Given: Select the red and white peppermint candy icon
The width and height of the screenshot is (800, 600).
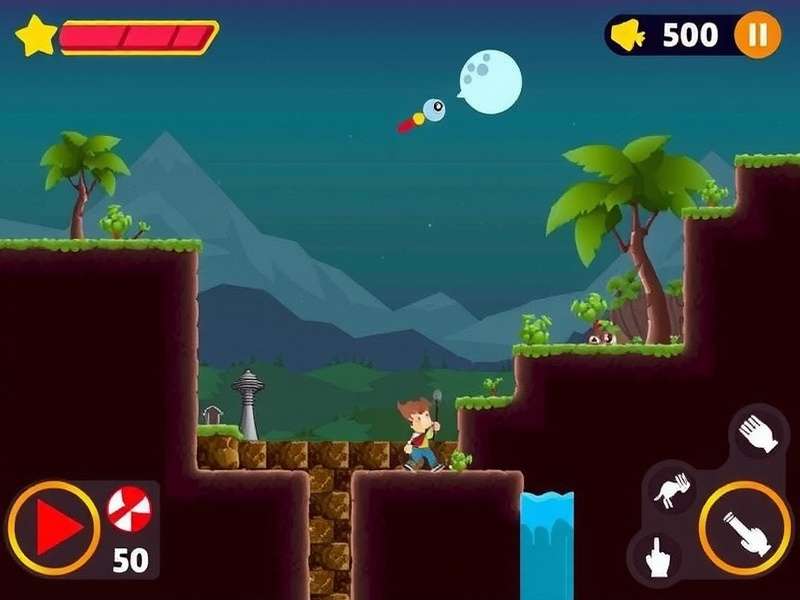Looking at the screenshot, I should [129, 509].
